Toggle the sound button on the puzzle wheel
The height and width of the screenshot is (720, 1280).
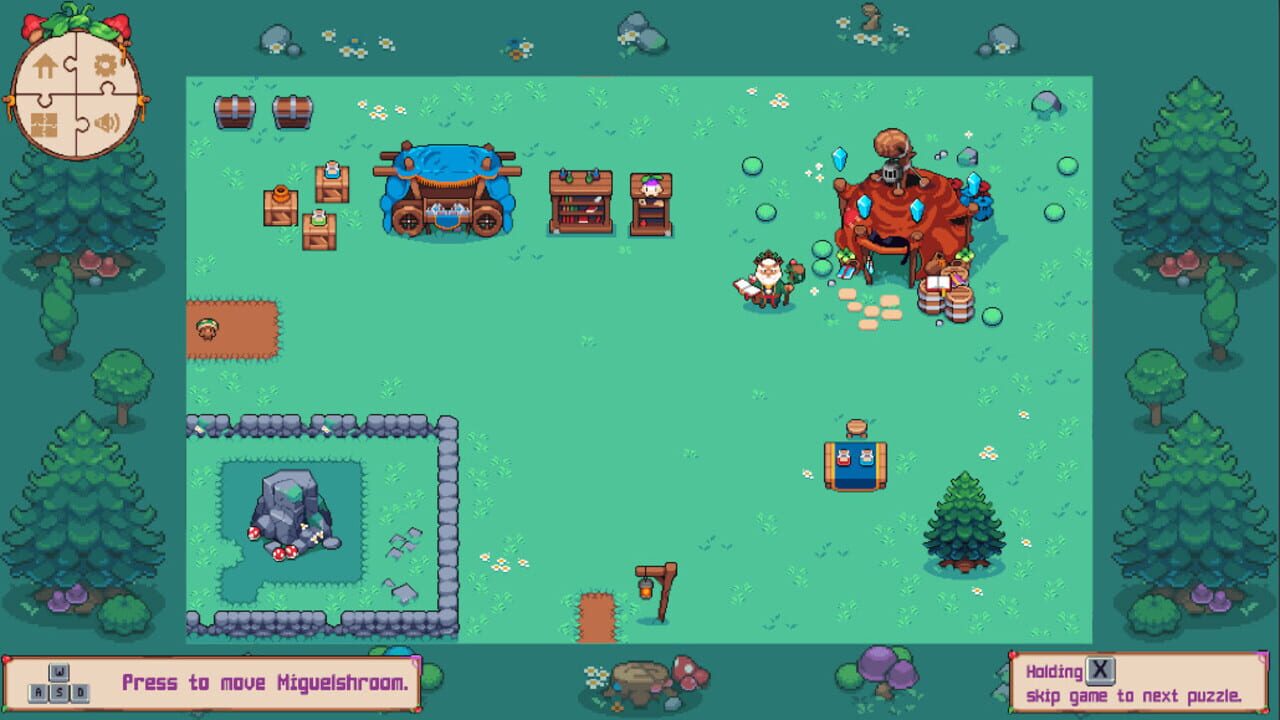click(105, 122)
